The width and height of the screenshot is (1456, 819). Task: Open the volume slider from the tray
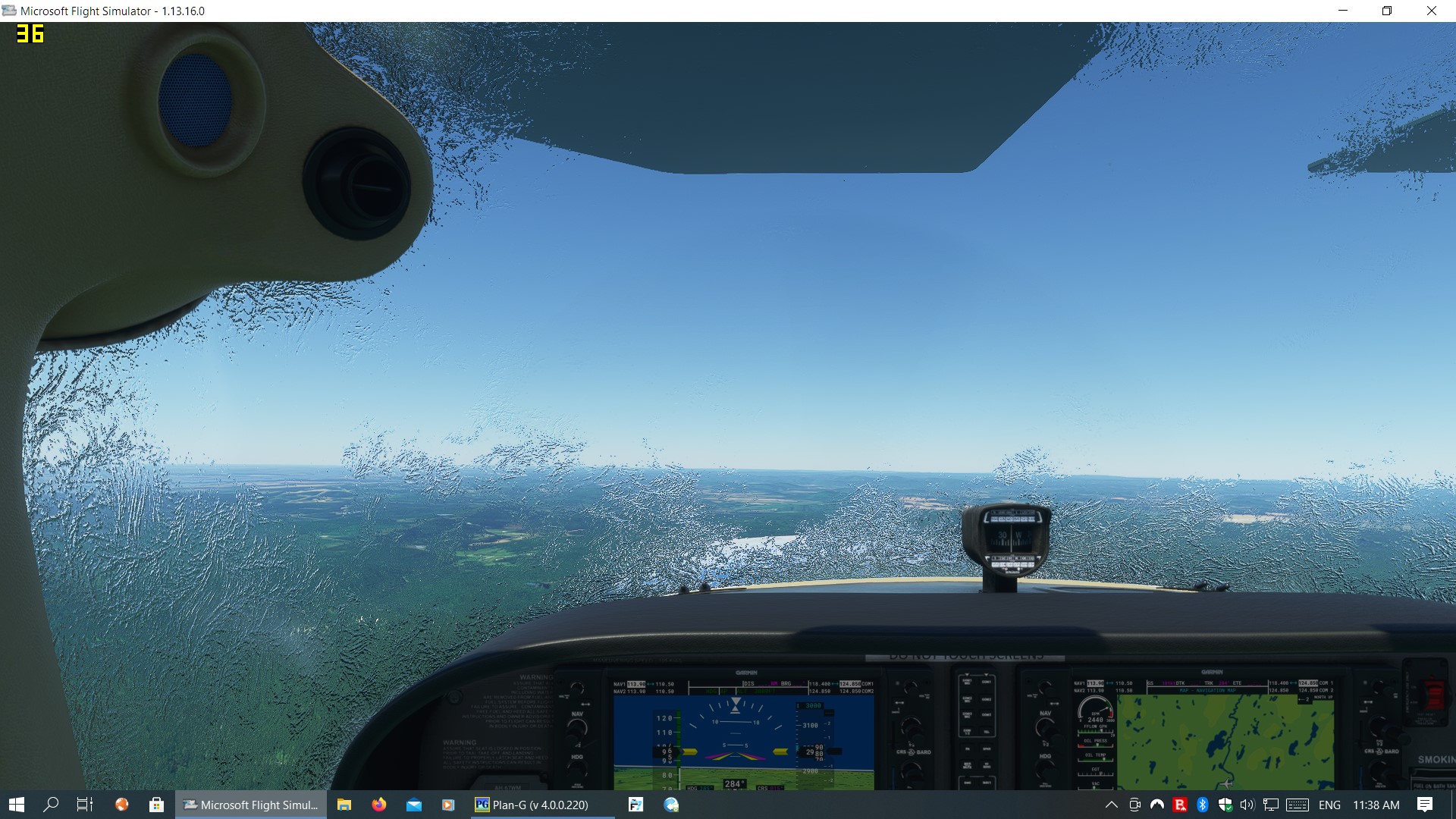[x=1247, y=805]
